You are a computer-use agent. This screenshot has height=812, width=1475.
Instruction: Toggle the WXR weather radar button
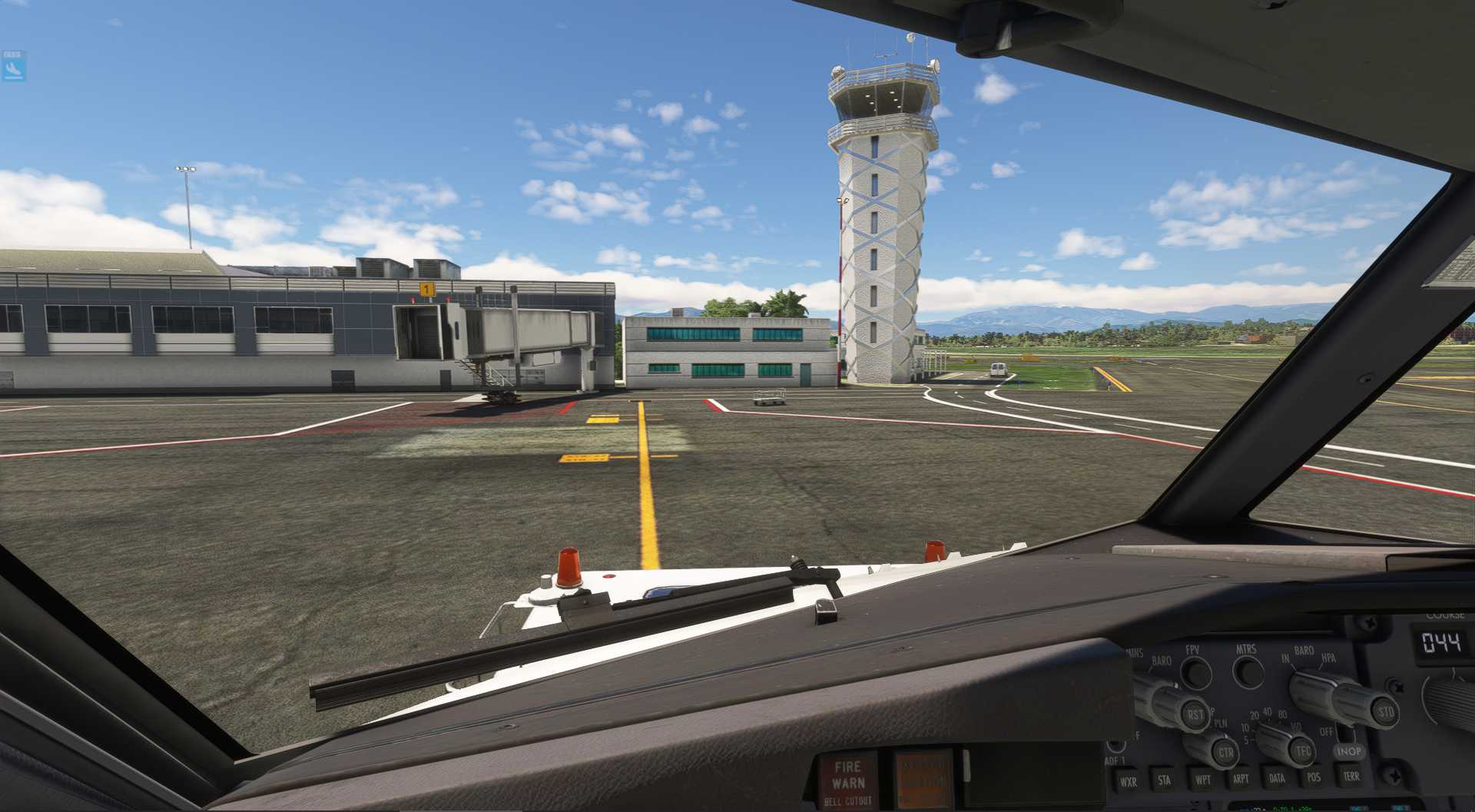click(1128, 783)
